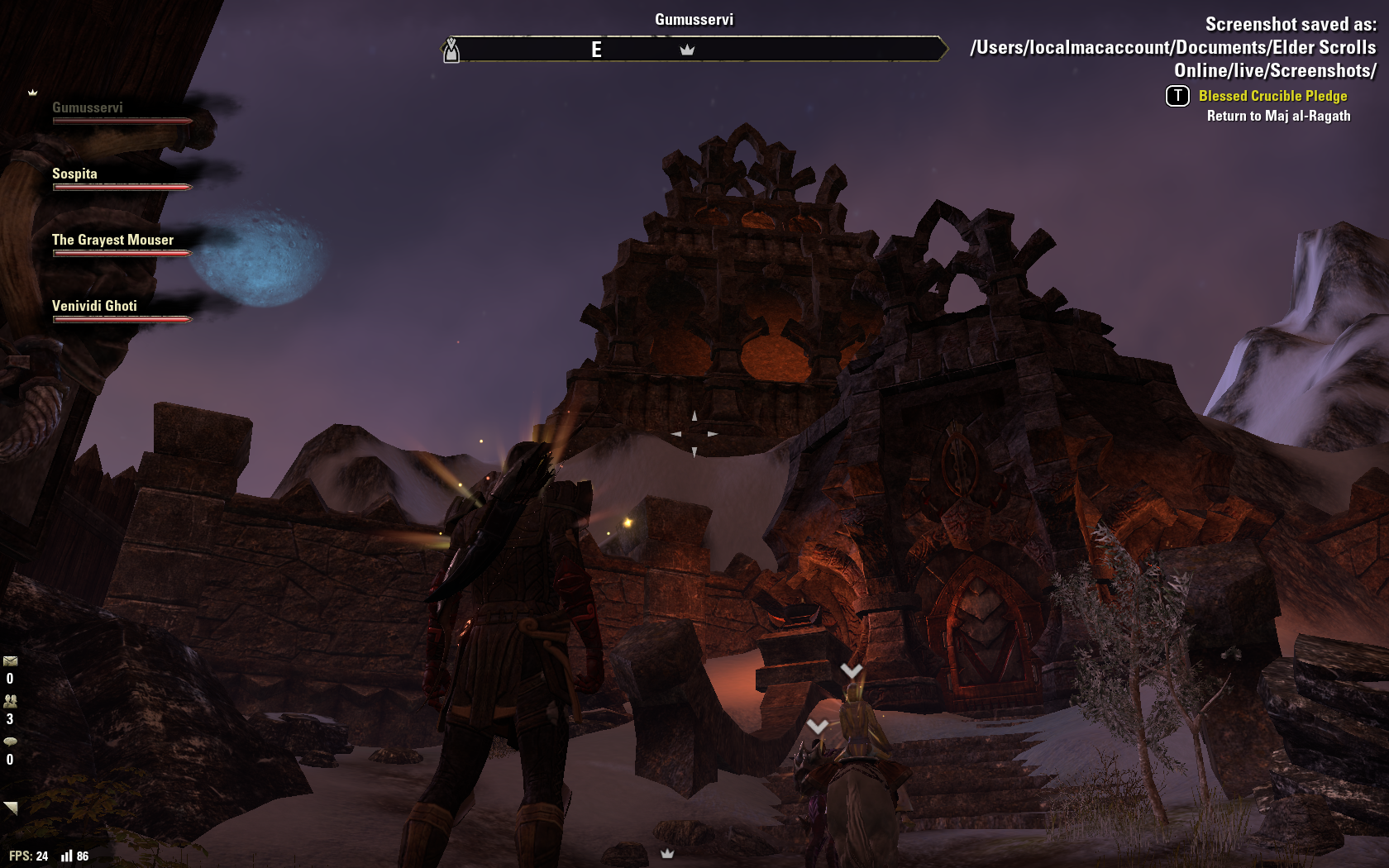This screenshot has width=1389, height=868.
Task: Select group member Sospita's frame
Action: [75, 174]
